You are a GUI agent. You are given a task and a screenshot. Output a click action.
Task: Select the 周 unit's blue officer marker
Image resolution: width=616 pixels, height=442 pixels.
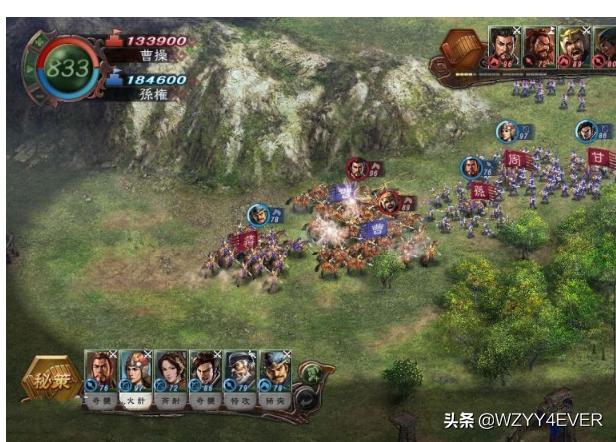tap(508, 132)
